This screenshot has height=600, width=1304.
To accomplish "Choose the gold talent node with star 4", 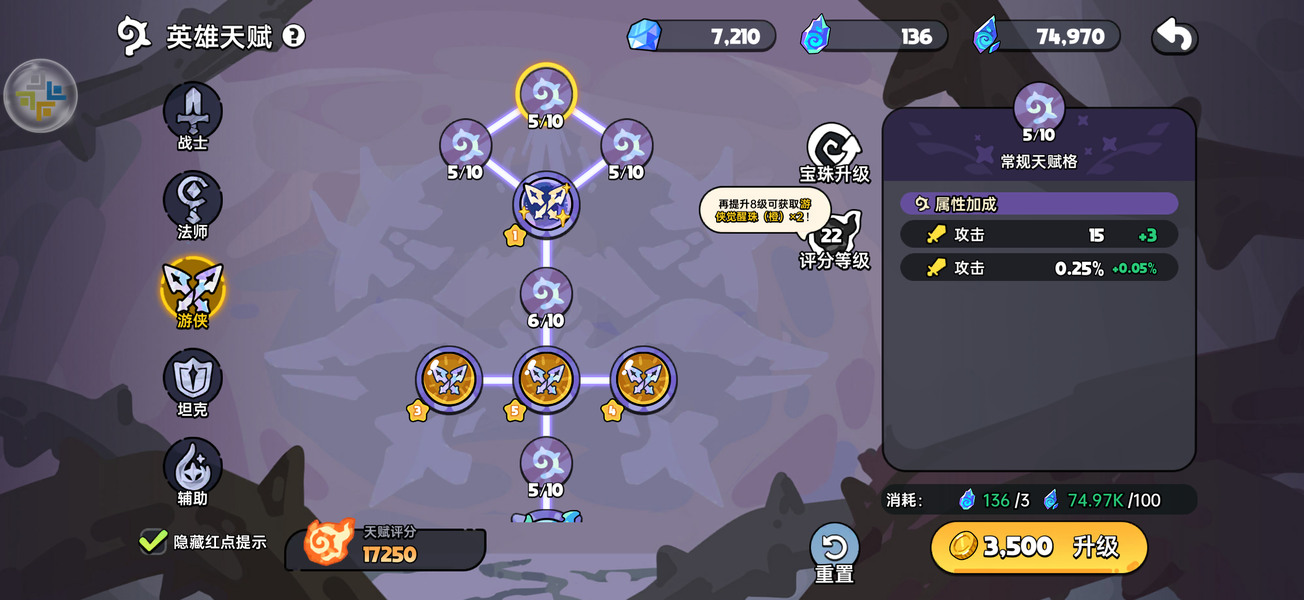I will pos(643,380).
